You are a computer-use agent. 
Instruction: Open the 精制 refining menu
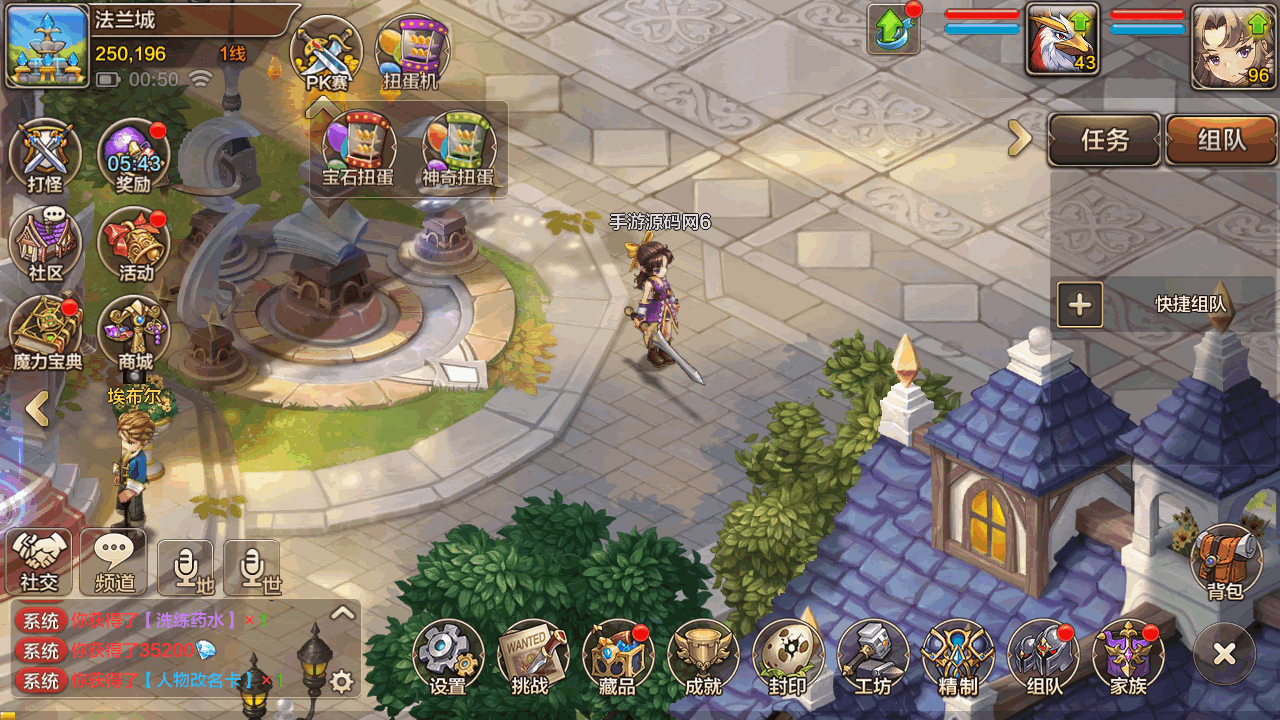coord(957,655)
